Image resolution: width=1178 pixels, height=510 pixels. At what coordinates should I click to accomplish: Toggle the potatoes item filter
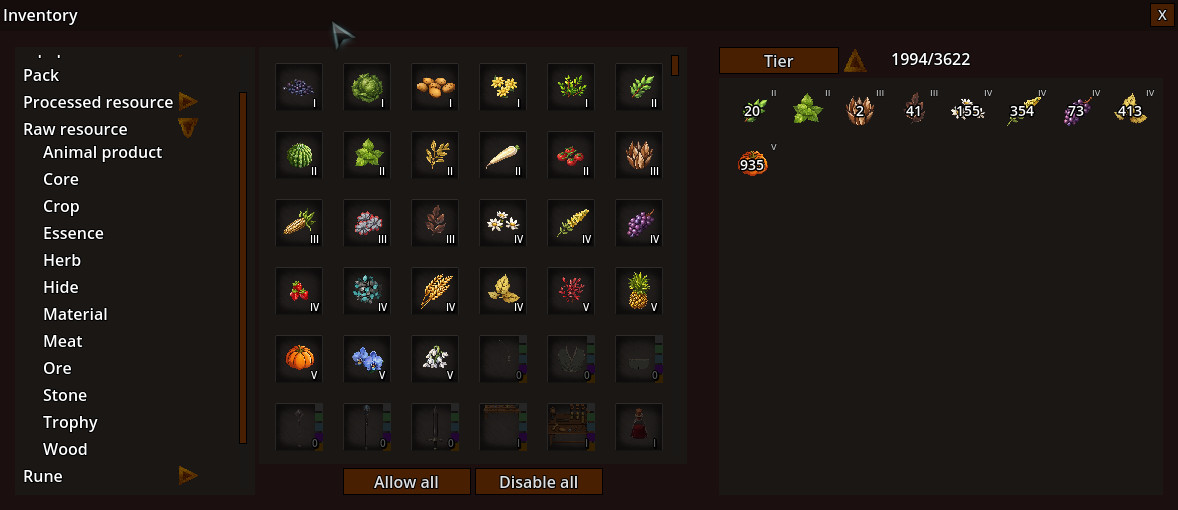click(x=435, y=88)
